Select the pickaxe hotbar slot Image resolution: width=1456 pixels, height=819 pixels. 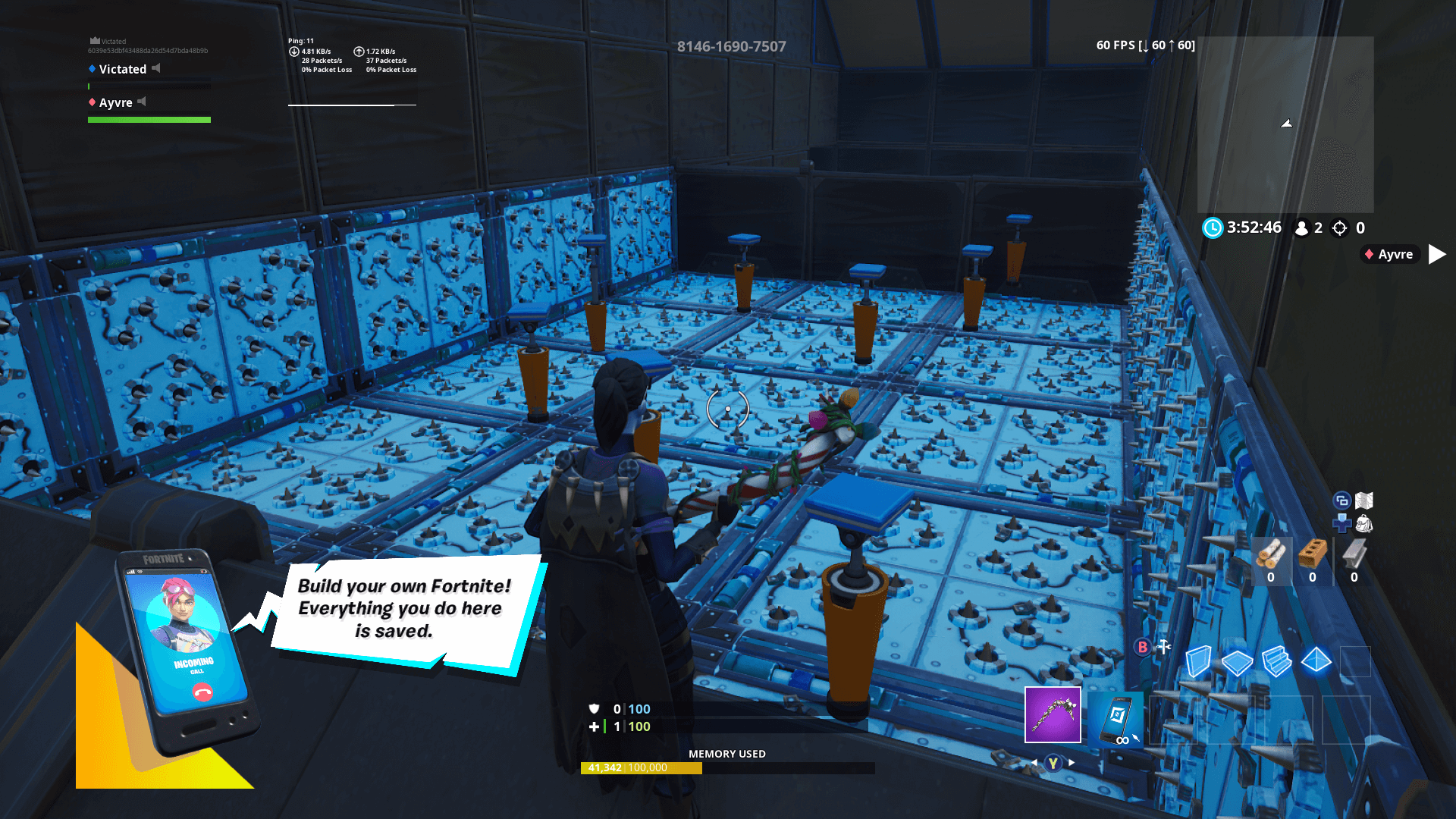(1053, 714)
